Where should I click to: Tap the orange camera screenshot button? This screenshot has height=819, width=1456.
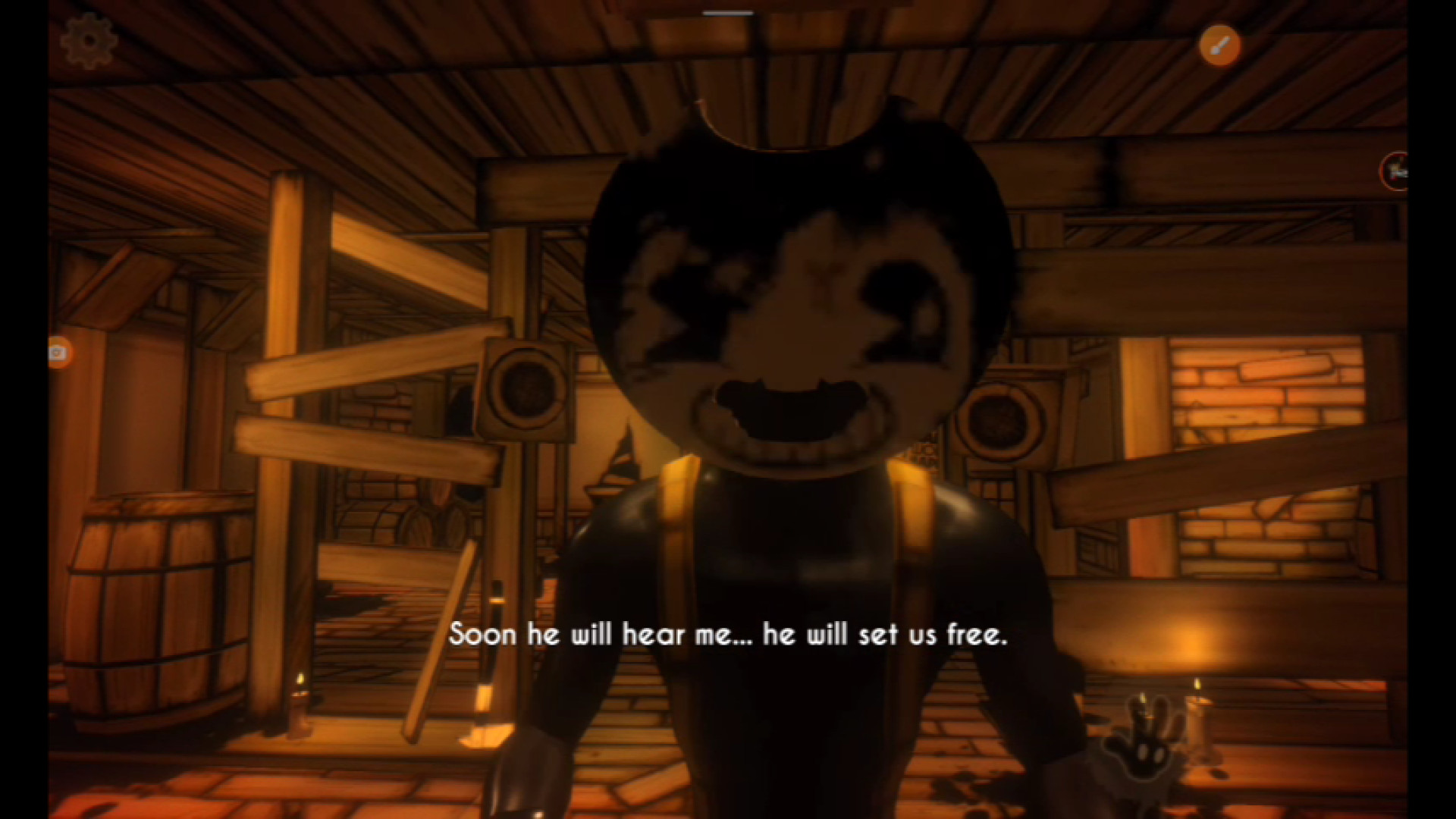pyautogui.click(x=58, y=353)
